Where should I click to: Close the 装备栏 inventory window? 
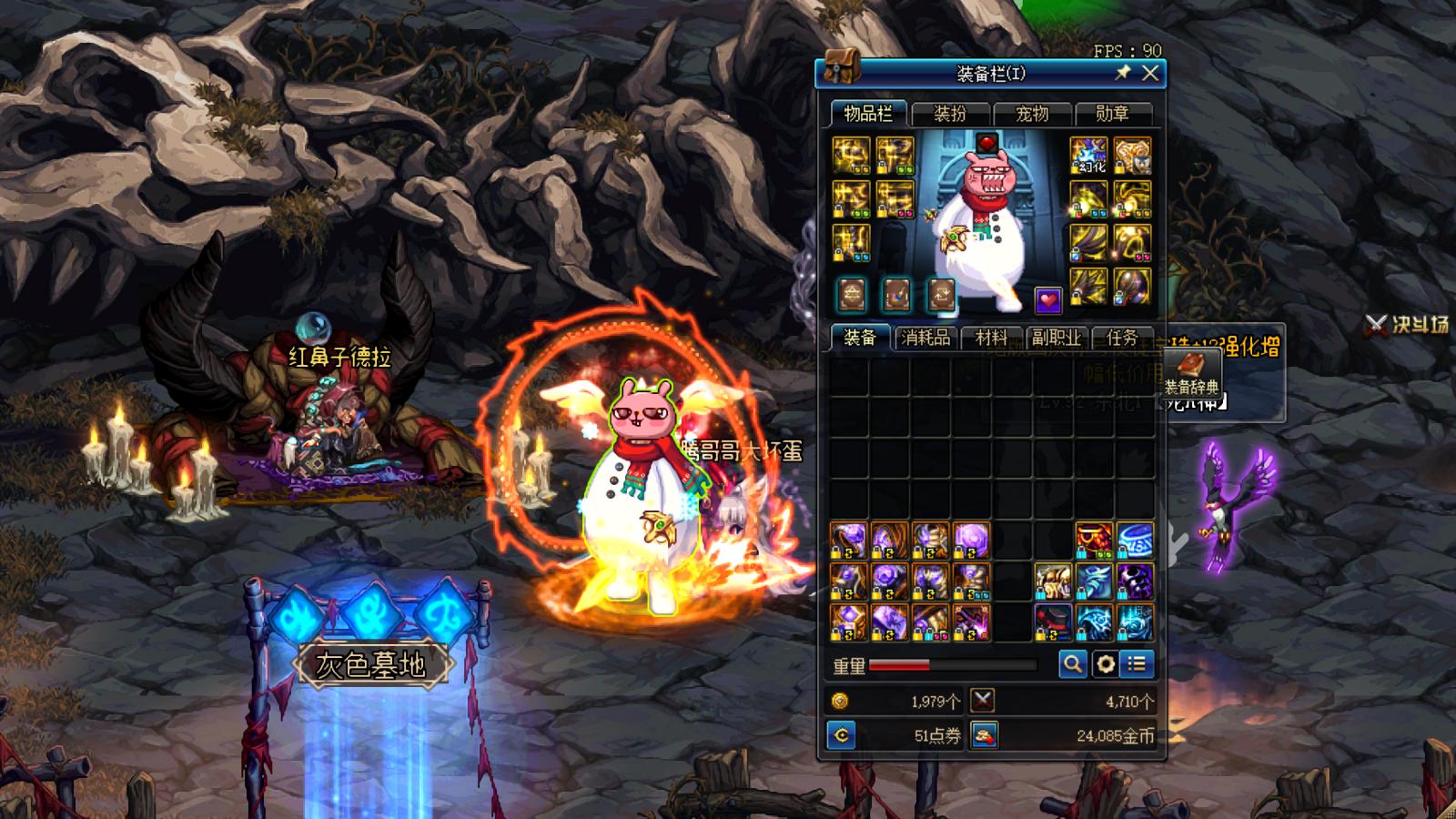1150,74
